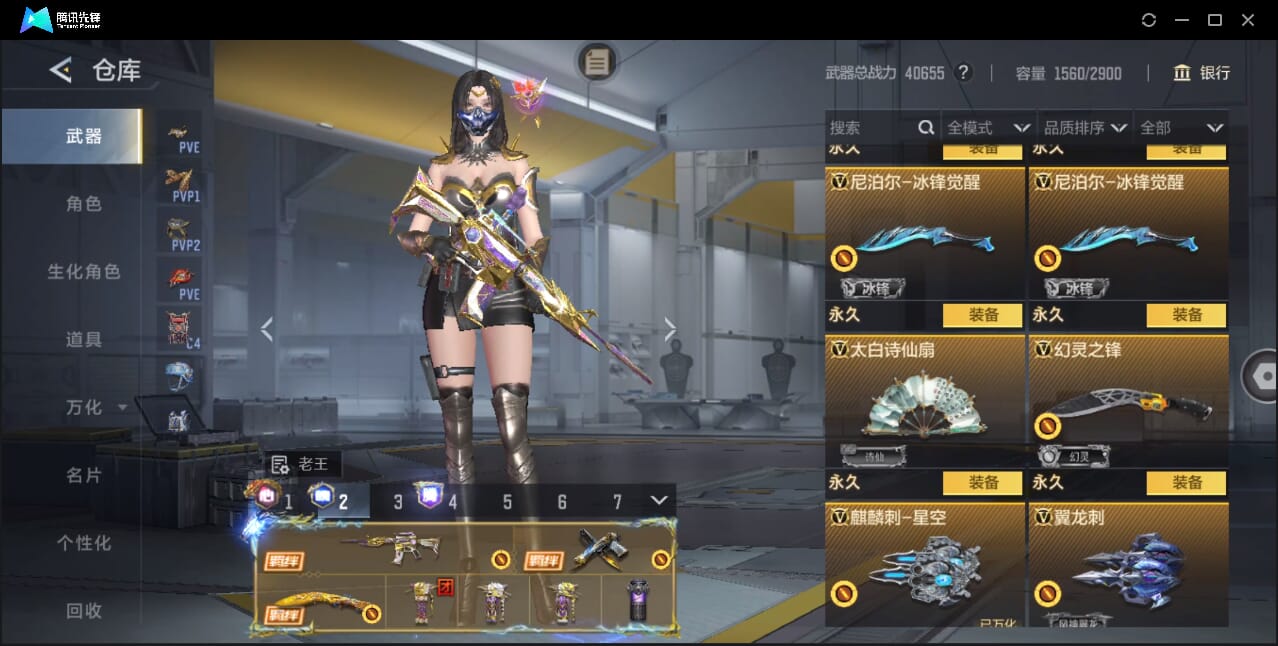Open the 道具 tab
Viewport: 1278px width, 646px height.
(83, 340)
